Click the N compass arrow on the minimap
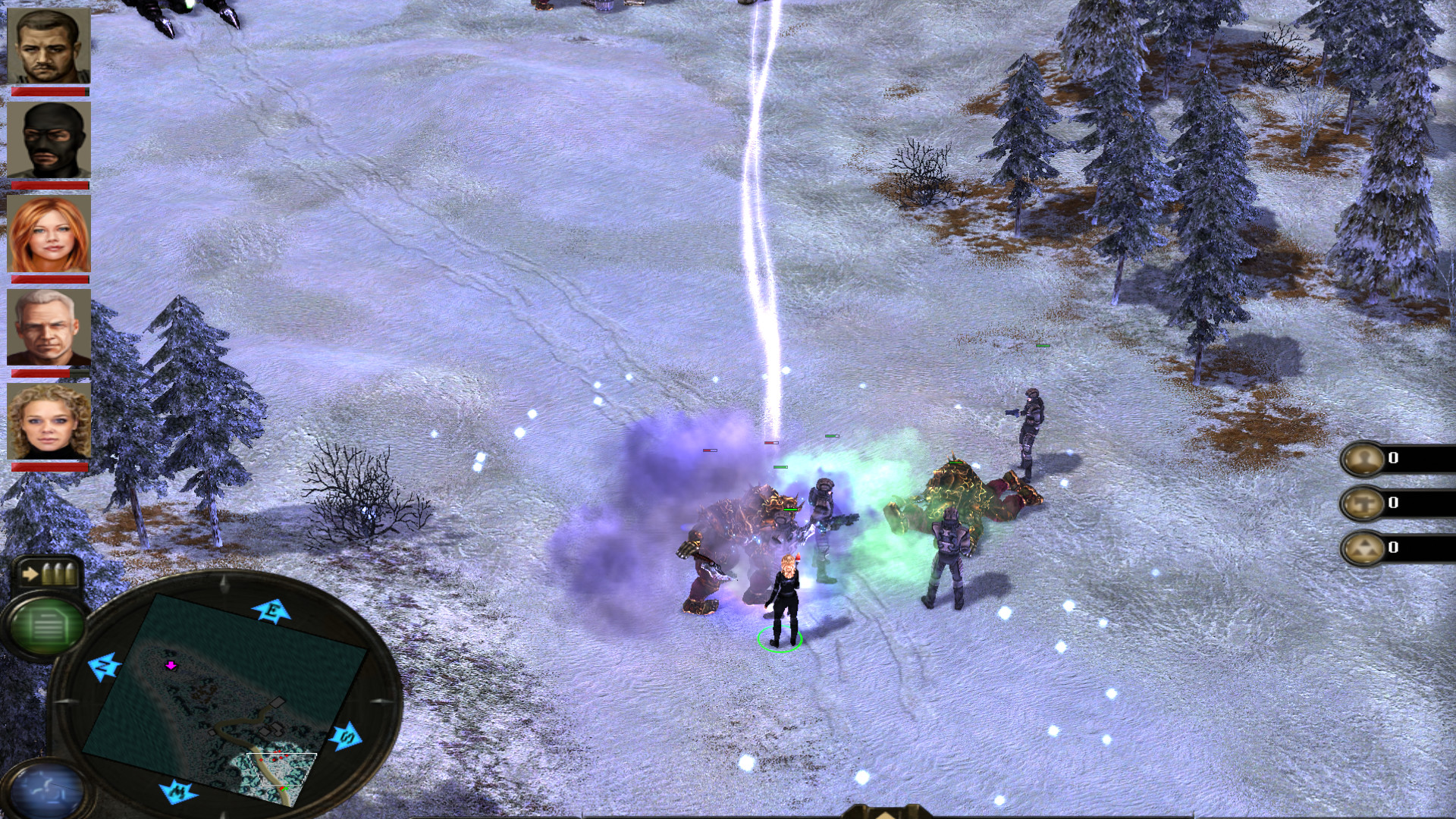1456x819 pixels. [x=104, y=664]
